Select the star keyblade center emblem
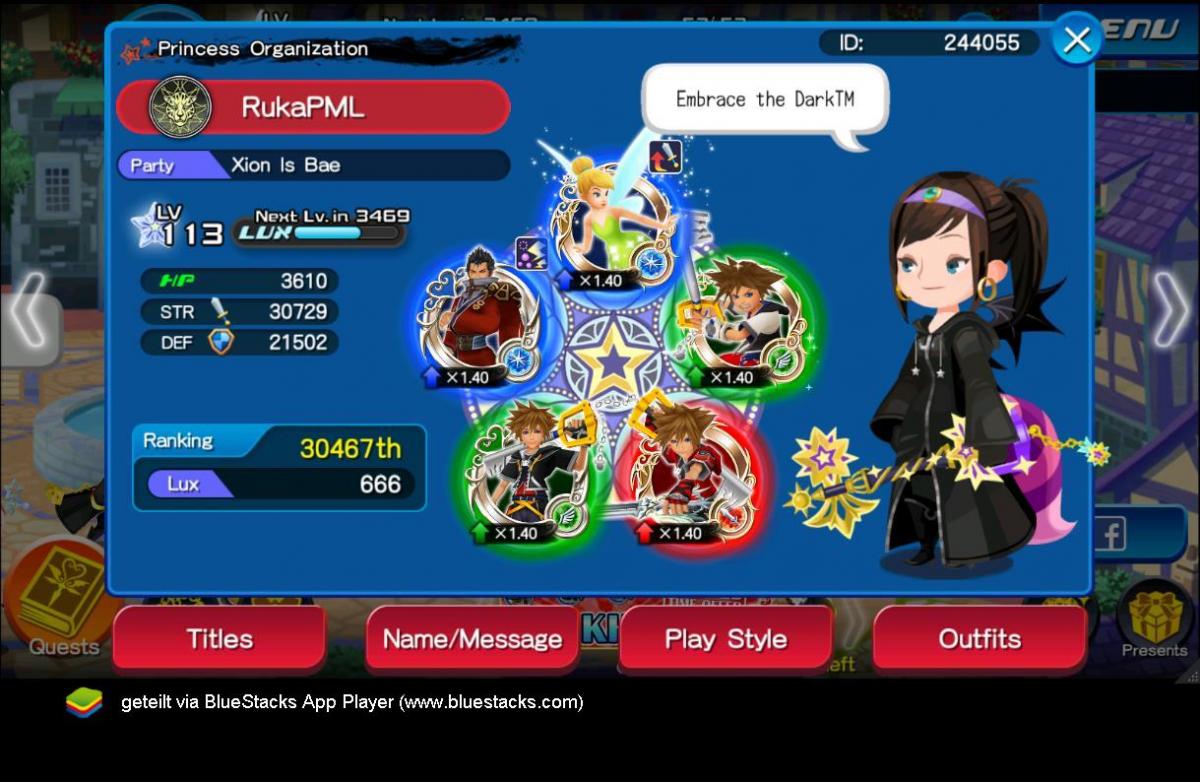The height and width of the screenshot is (782, 1200). pos(612,362)
